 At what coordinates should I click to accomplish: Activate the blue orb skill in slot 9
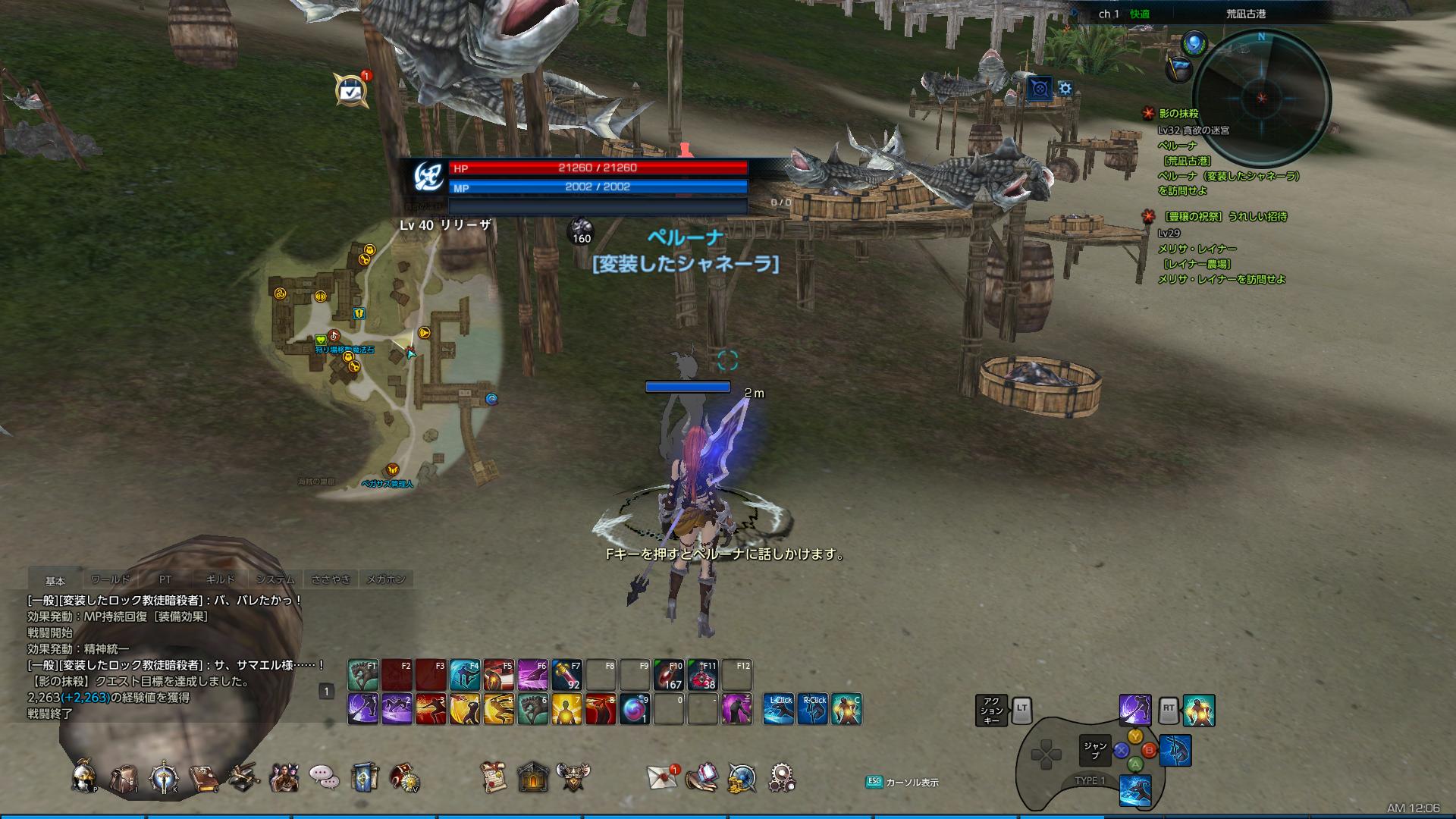(x=635, y=709)
